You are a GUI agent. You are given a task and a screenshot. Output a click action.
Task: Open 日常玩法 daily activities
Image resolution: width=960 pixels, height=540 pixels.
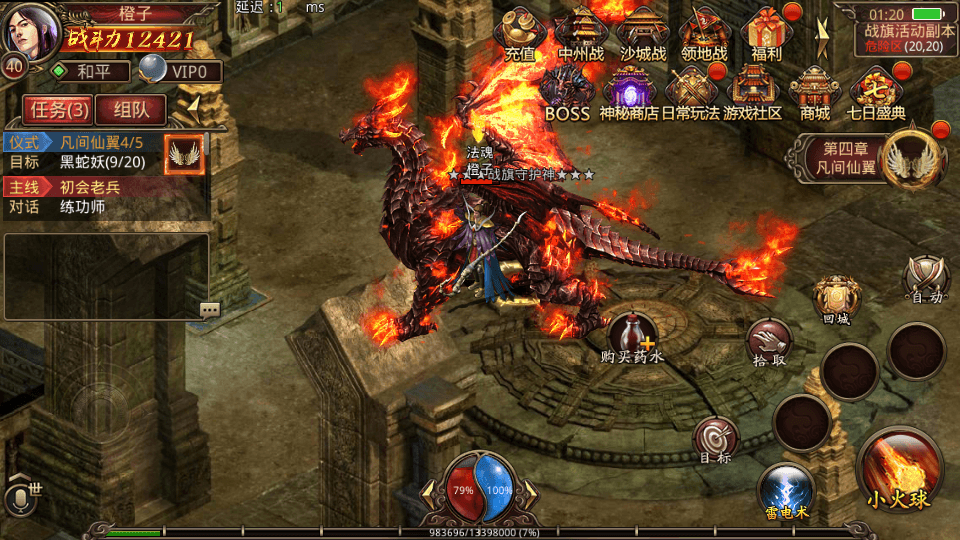coord(691,93)
